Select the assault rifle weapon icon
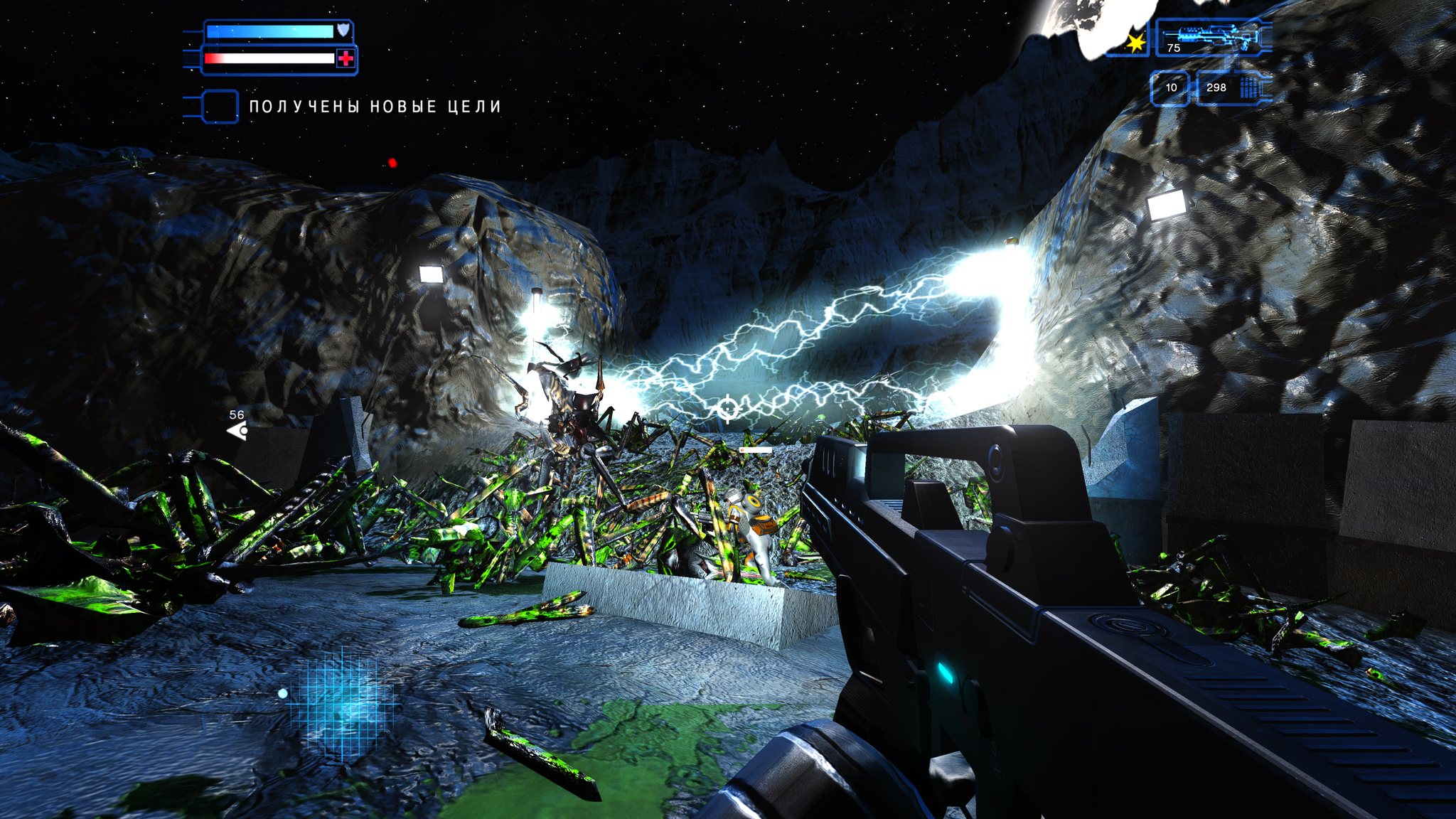Screen dimensions: 1456x819 [1212, 35]
